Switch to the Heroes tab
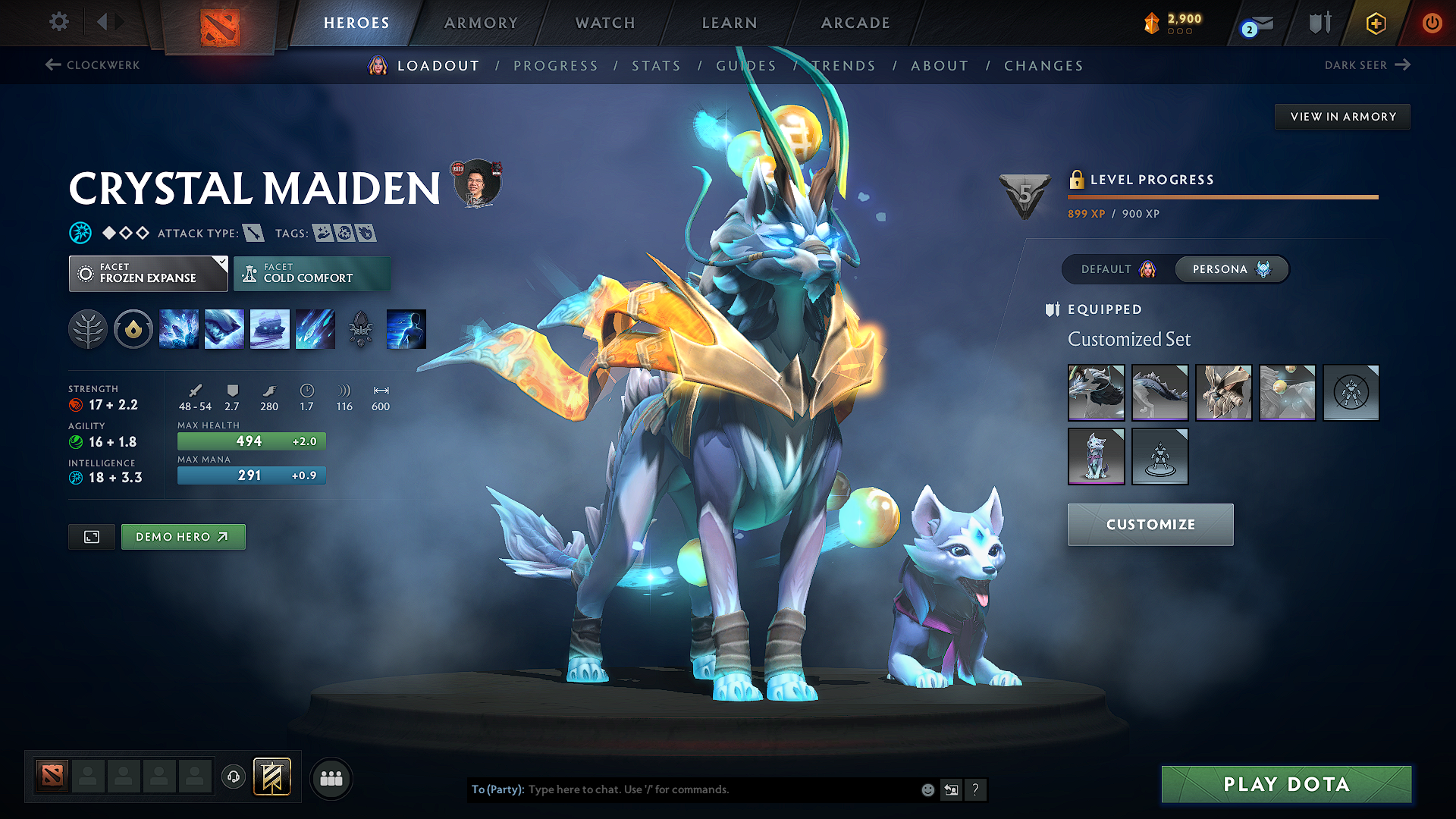Image resolution: width=1456 pixels, height=819 pixels. 356,23
